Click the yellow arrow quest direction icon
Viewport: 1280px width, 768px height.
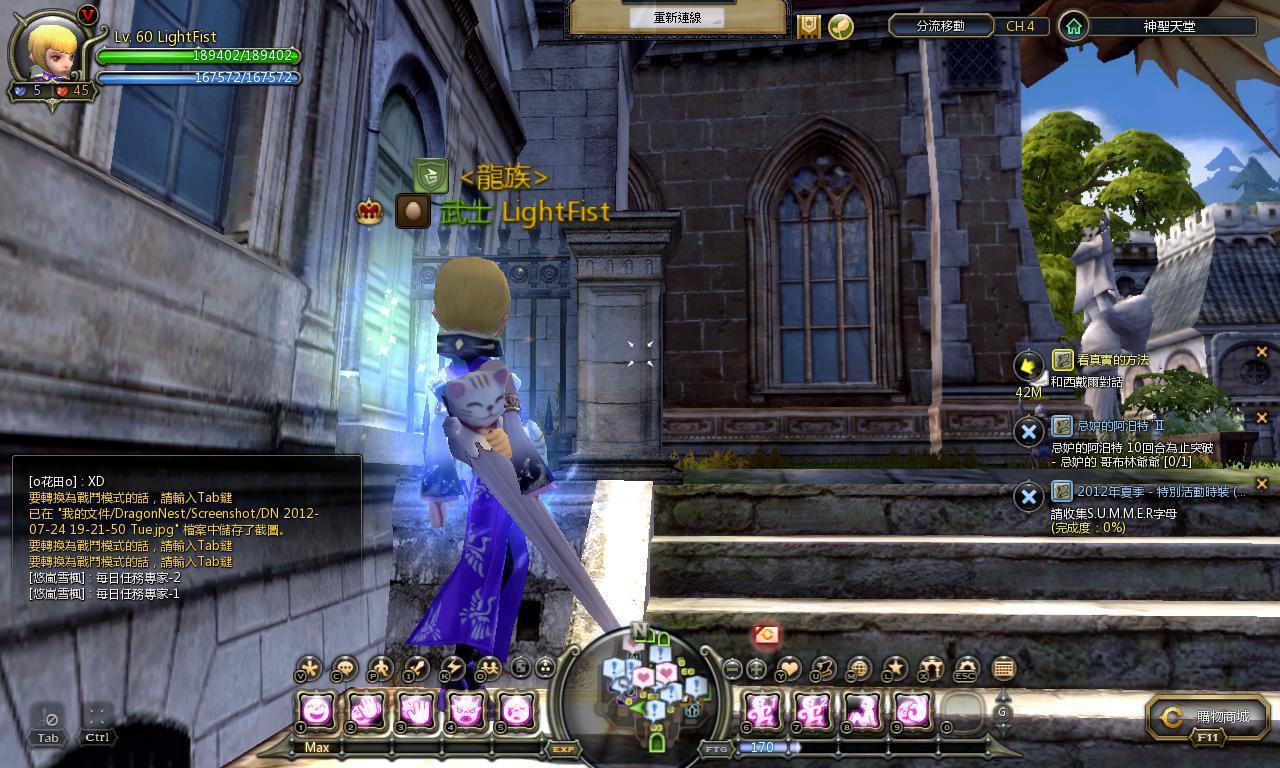(x=1028, y=366)
